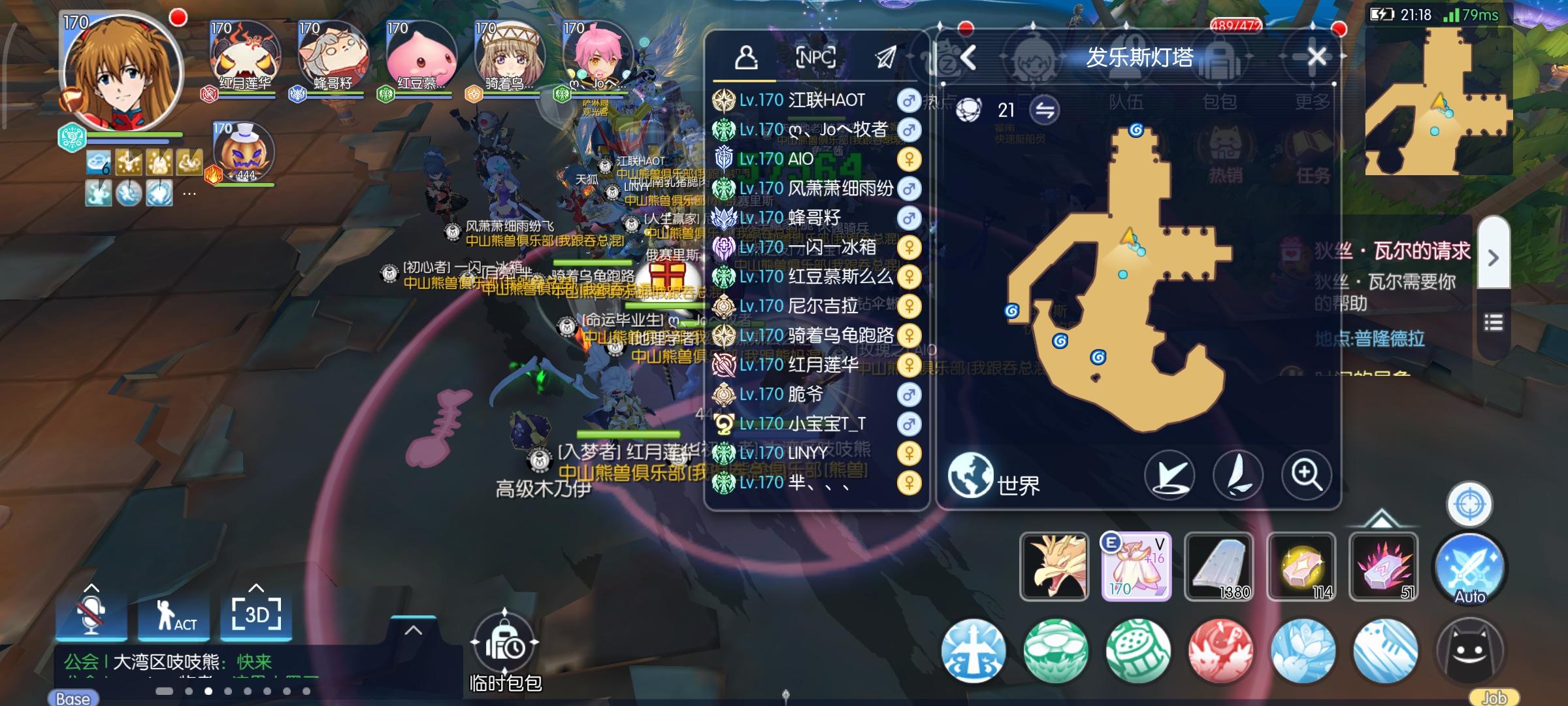The height and width of the screenshot is (706, 1568).
Task: Toggle the microphone mute button
Action: (x=91, y=617)
